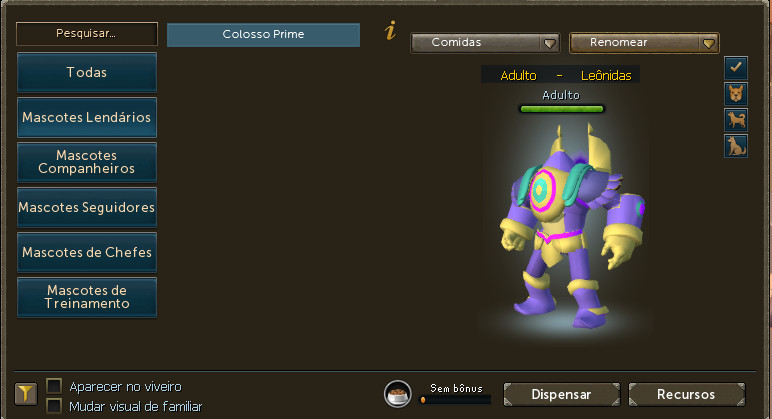This screenshot has height=419, width=772.
Task: Choose the Mascotes Seguidores category
Action: click(87, 207)
